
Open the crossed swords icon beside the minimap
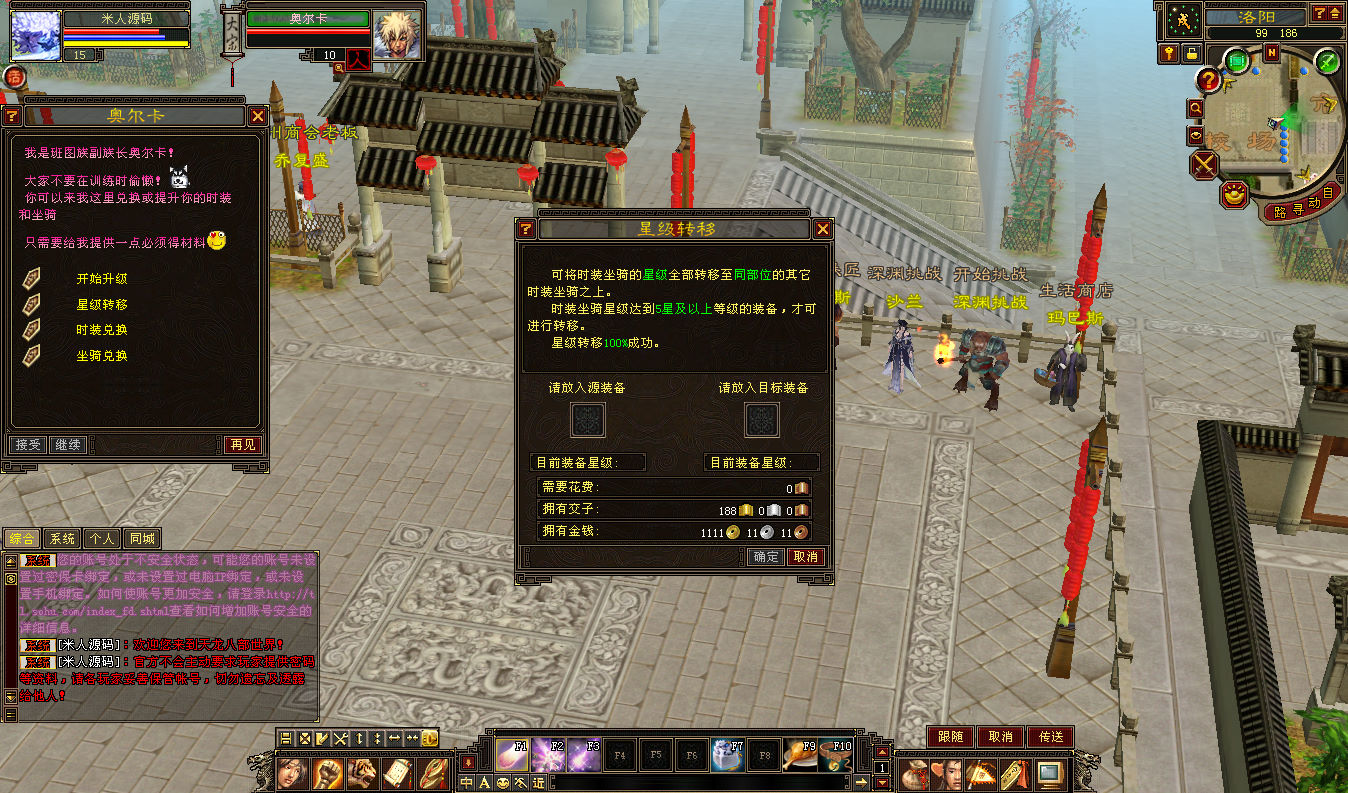coord(1204,164)
